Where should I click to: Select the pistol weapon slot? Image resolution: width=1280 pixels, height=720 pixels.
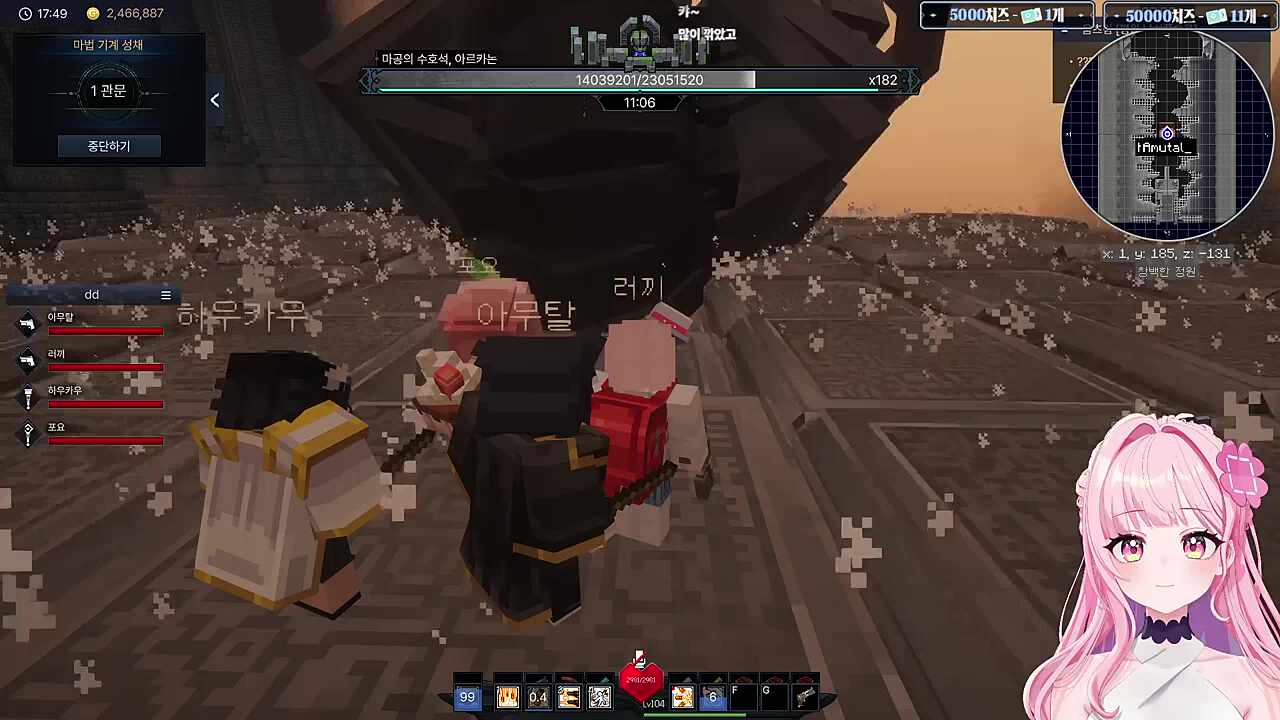[805, 697]
